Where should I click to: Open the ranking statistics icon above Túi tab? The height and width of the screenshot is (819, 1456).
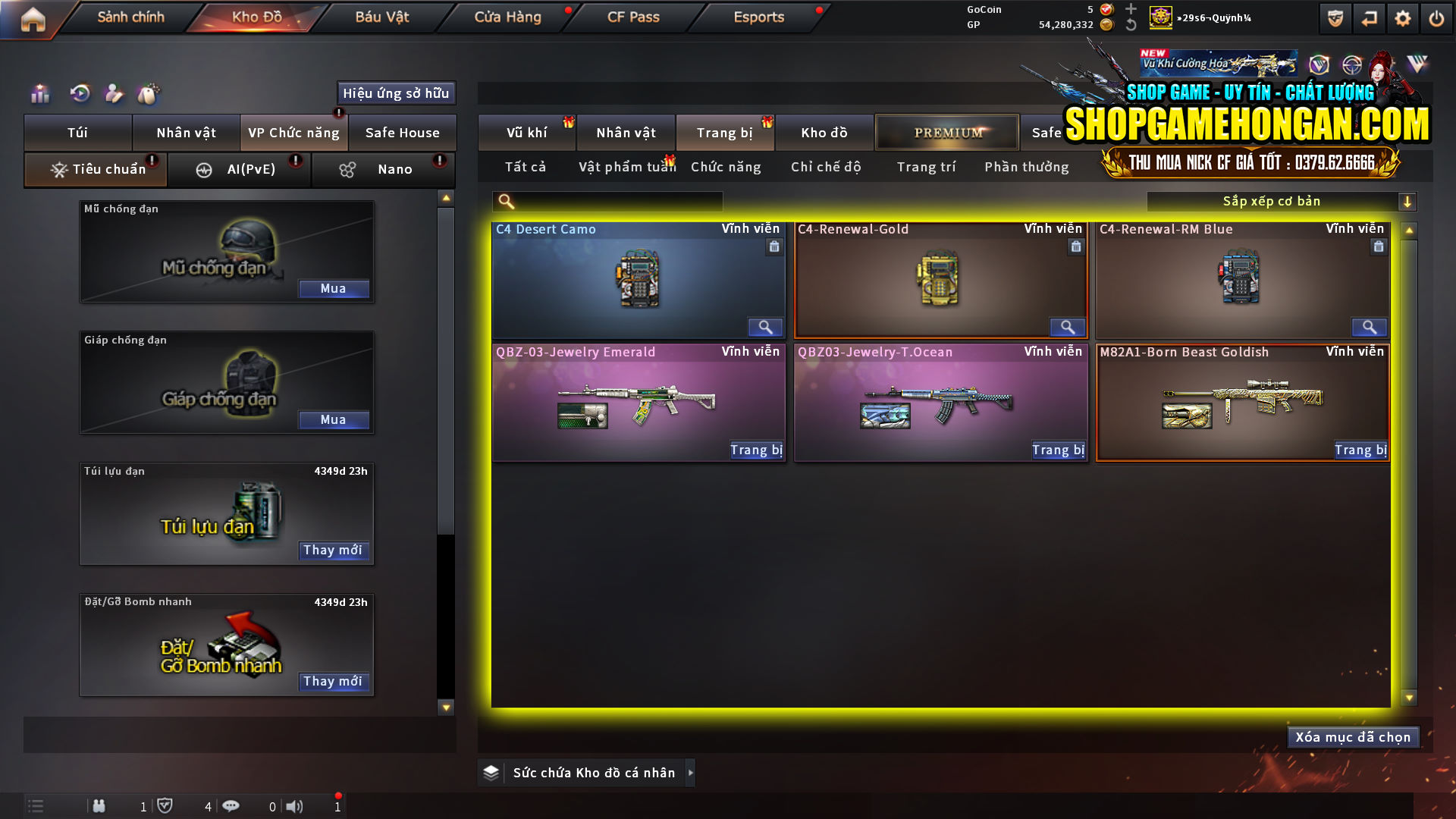39,94
